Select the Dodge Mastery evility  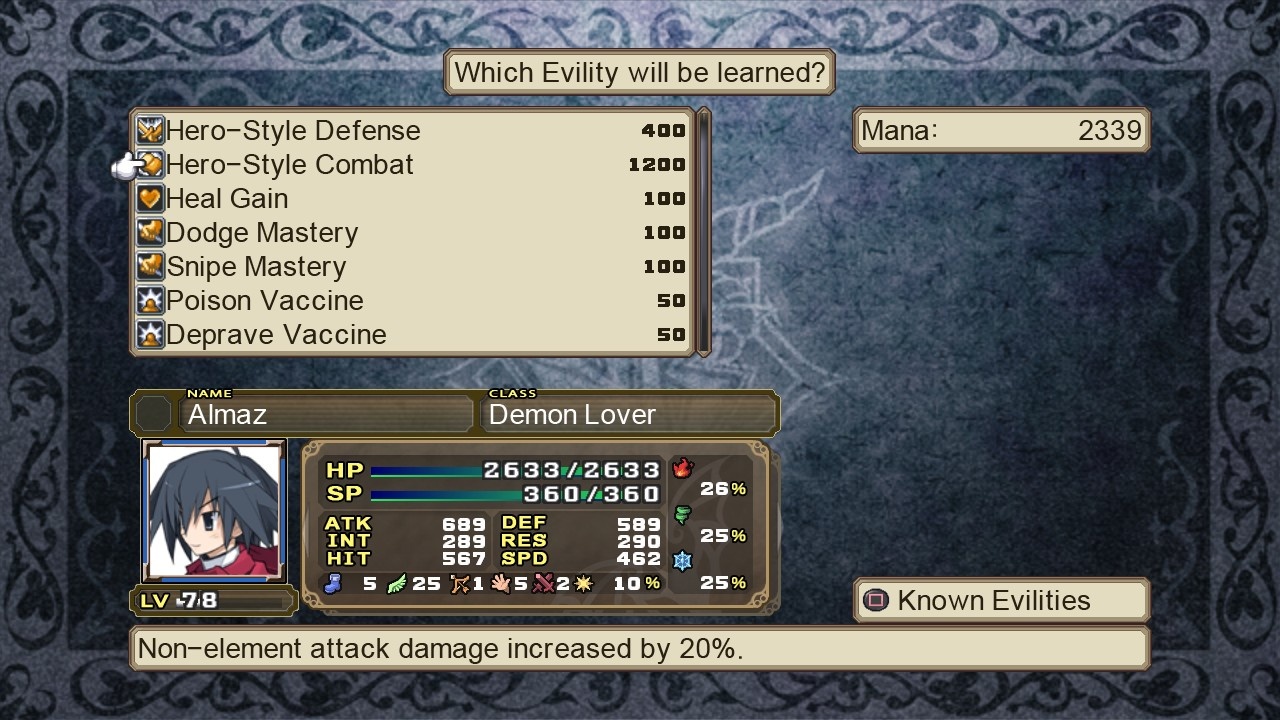pos(262,232)
